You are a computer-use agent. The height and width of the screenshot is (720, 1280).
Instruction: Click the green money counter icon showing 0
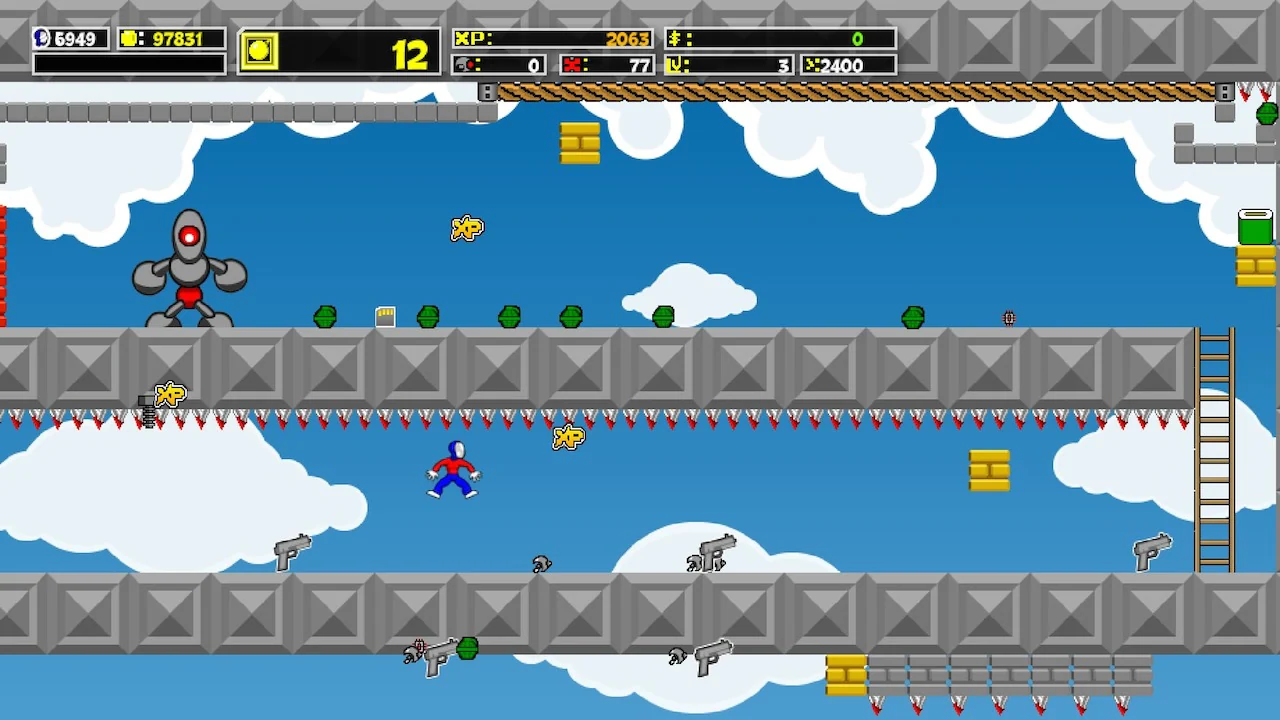tap(675, 38)
